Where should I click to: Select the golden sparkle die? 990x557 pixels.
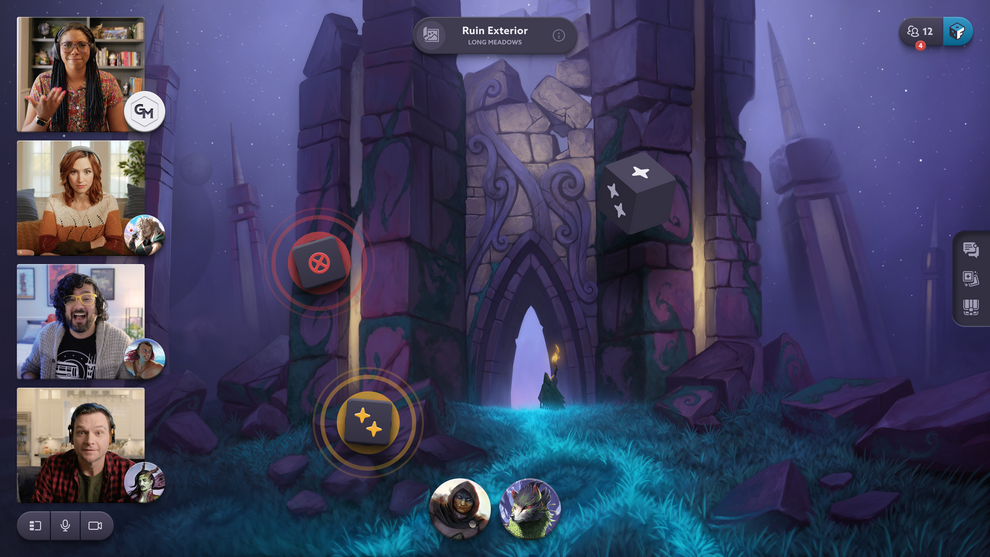coord(368,423)
